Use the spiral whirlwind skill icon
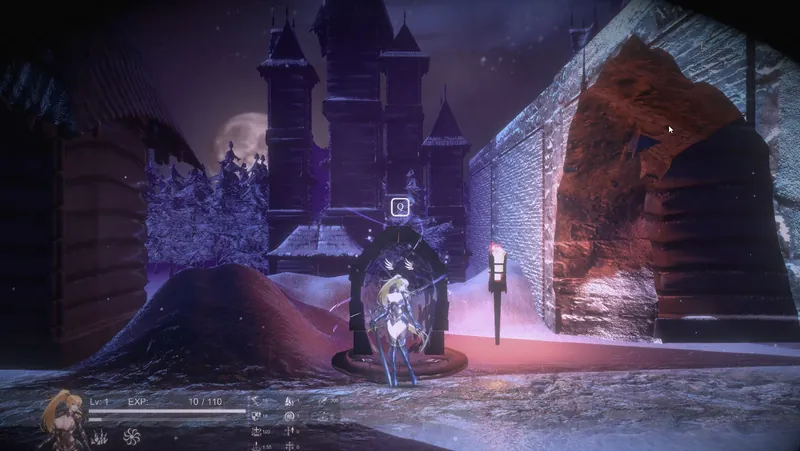The width and height of the screenshot is (800, 451). point(131,436)
